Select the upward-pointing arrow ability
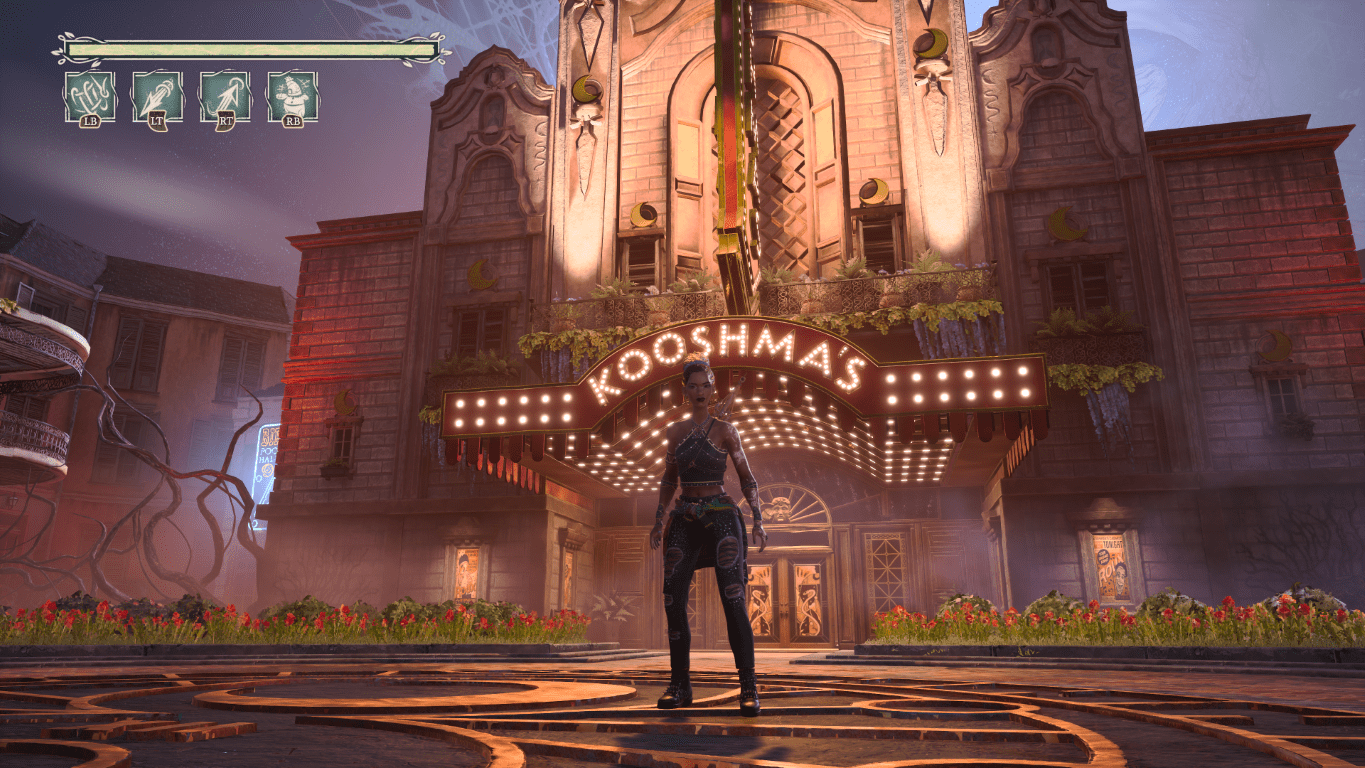The width and height of the screenshot is (1365, 768). (x=225, y=96)
